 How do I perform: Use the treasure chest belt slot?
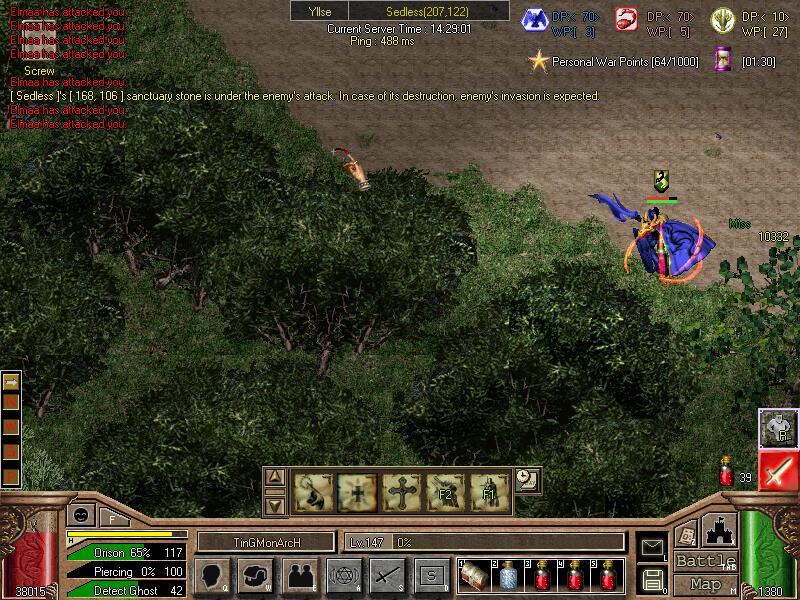pos(475,576)
